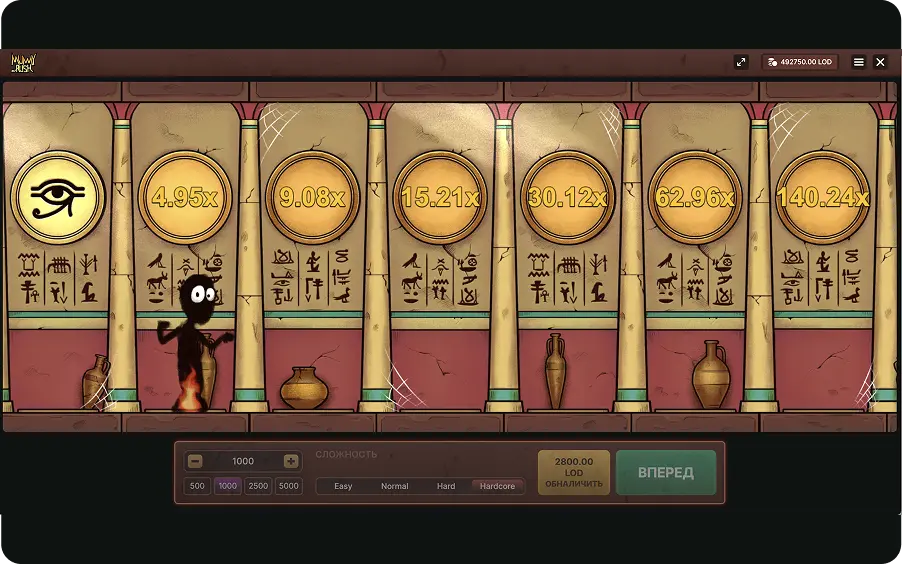902x564 pixels.
Task: Select Normal difficulty
Action: tap(395, 486)
